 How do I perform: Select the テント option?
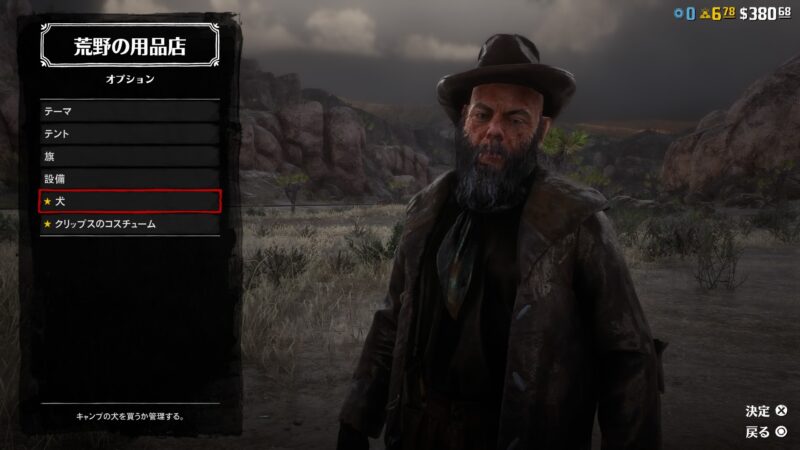click(129, 134)
